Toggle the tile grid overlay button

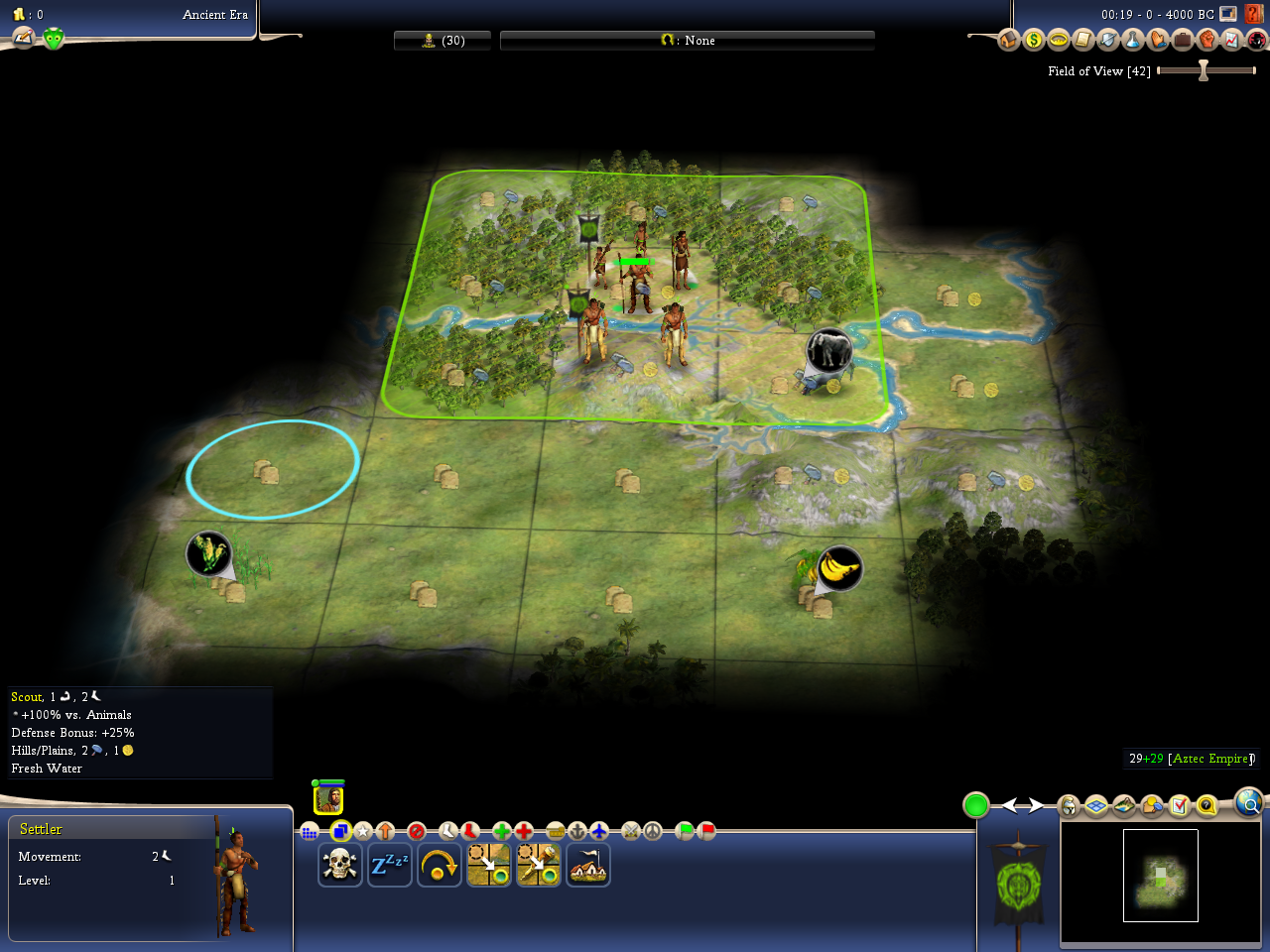(1096, 805)
